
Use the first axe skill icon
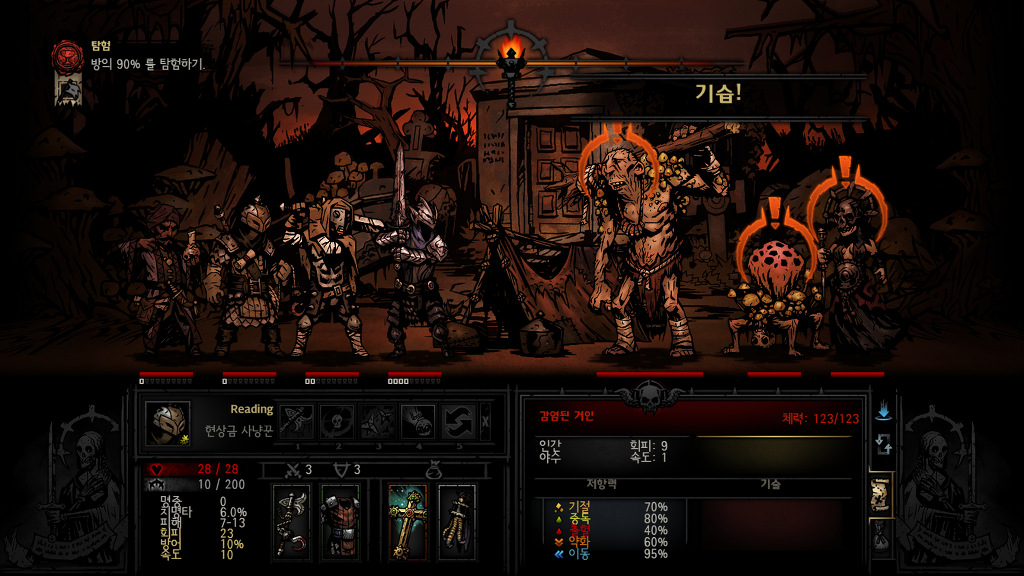[x=297, y=422]
